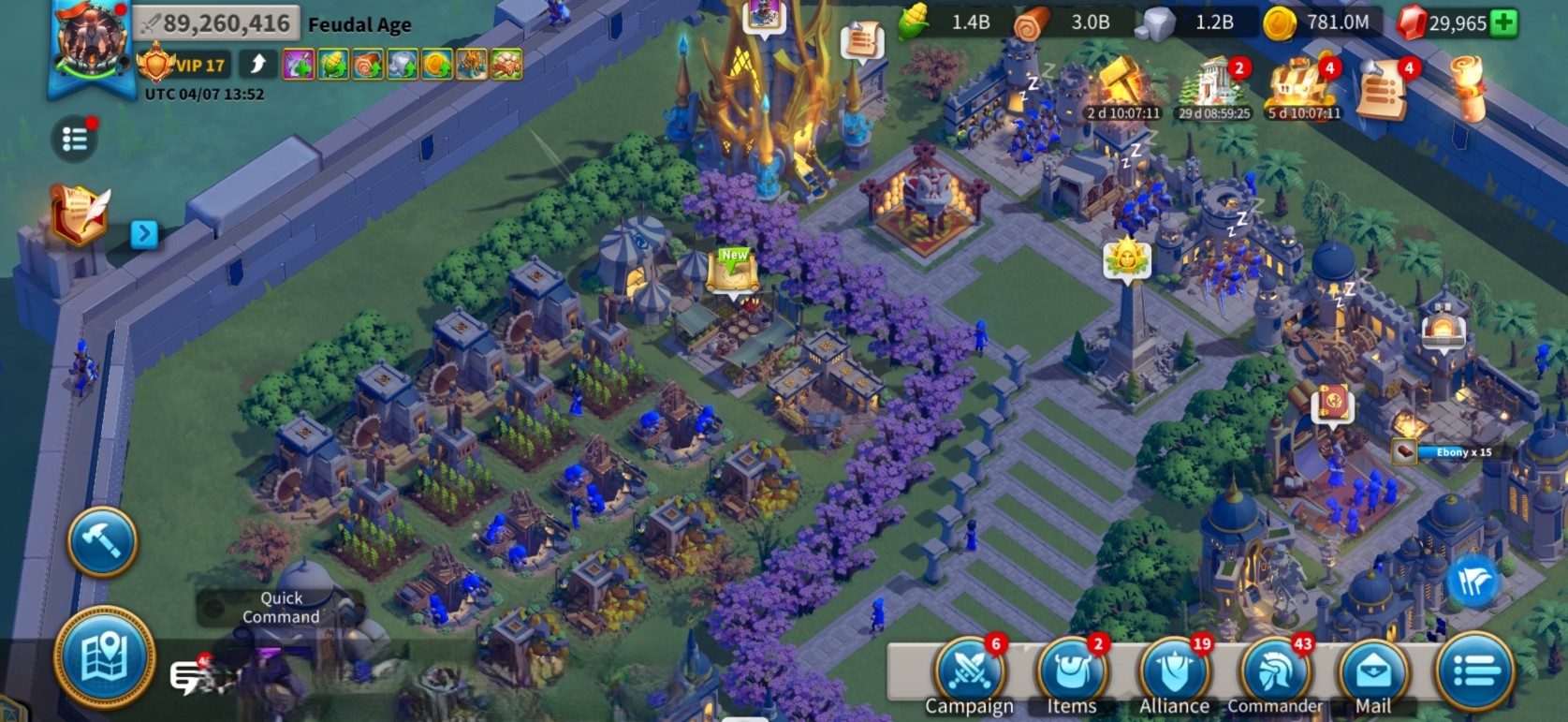Open the world map view

(105, 657)
